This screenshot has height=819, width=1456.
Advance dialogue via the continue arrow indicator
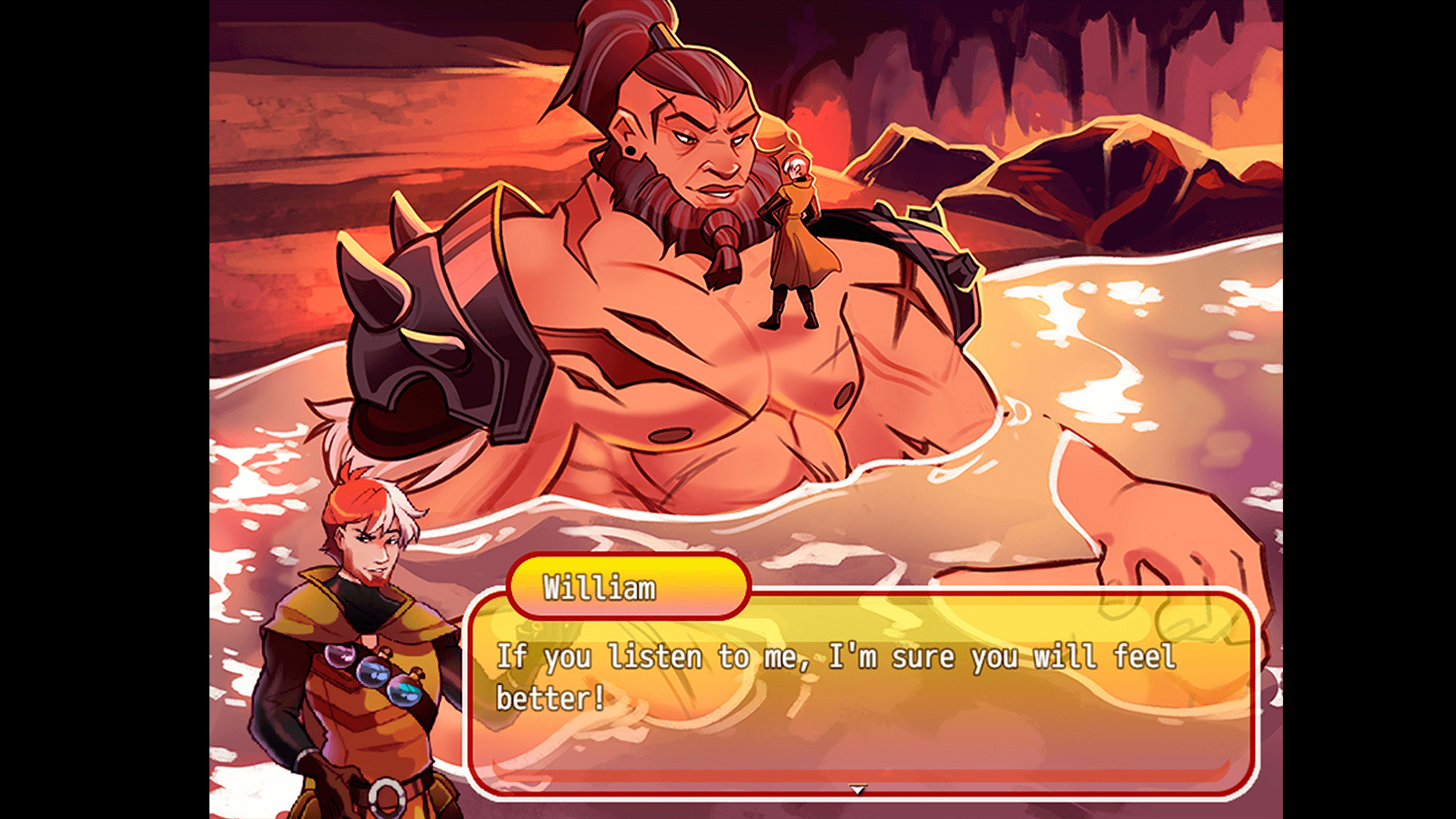click(x=858, y=789)
